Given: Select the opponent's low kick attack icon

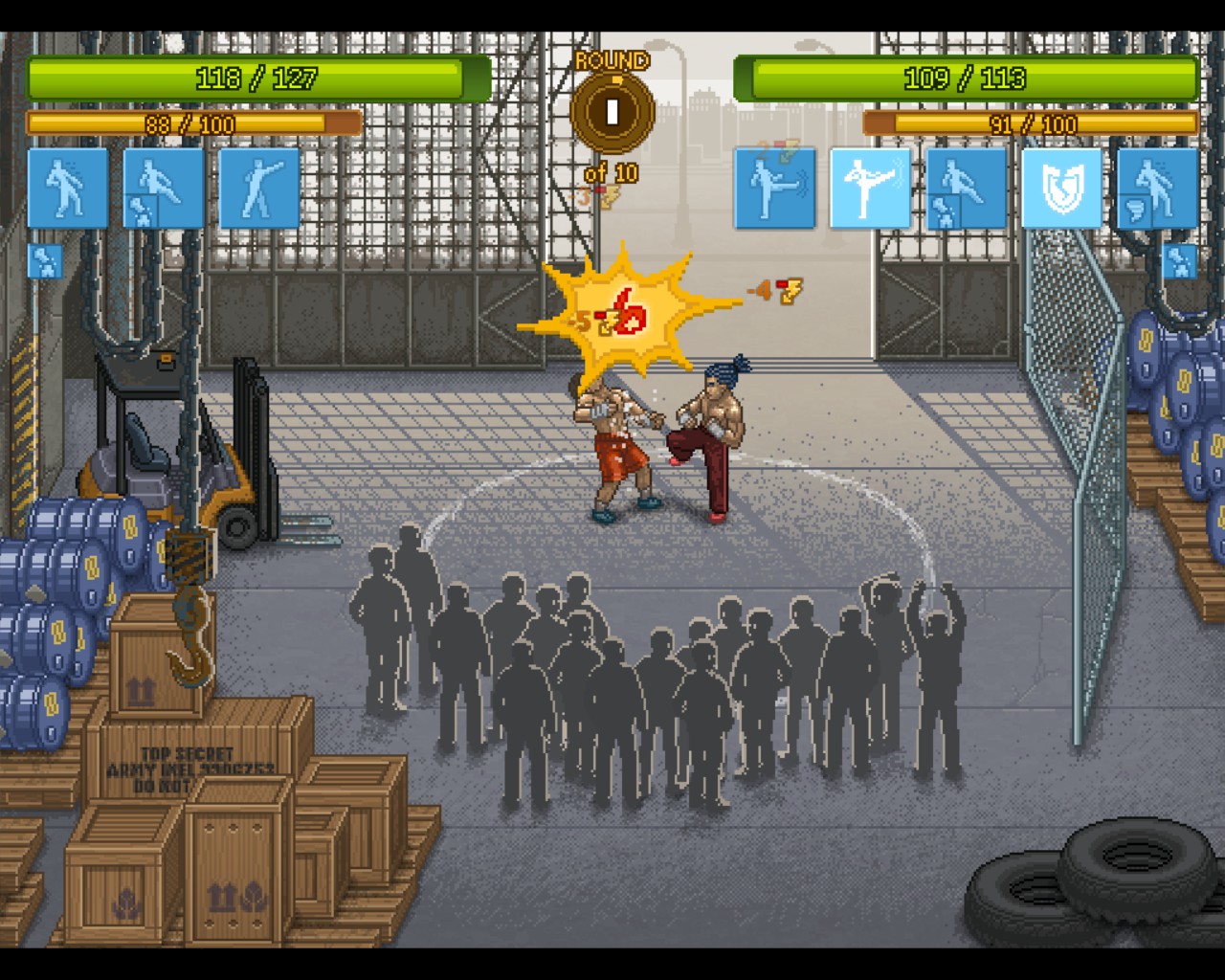Looking at the screenshot, I should click(x=775, y=188).
